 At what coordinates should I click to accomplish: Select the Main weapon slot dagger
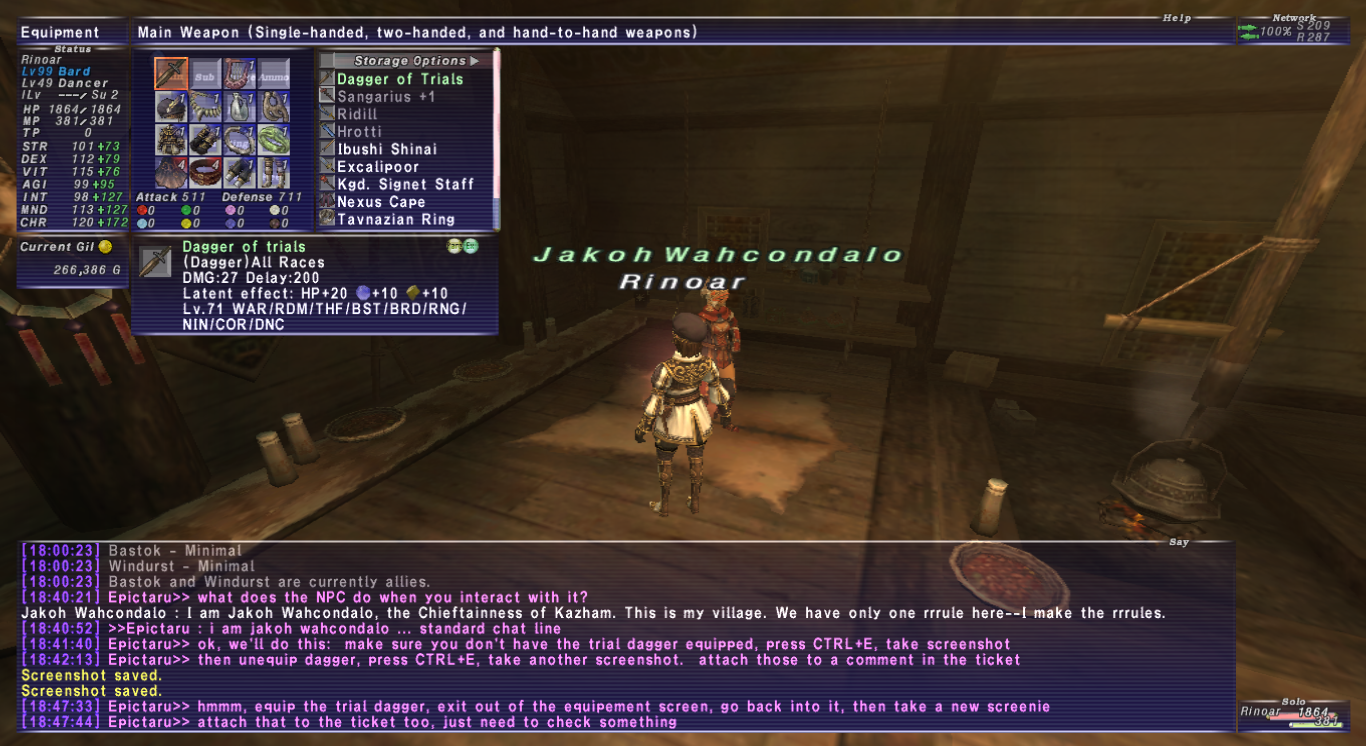tap(171, 72)
